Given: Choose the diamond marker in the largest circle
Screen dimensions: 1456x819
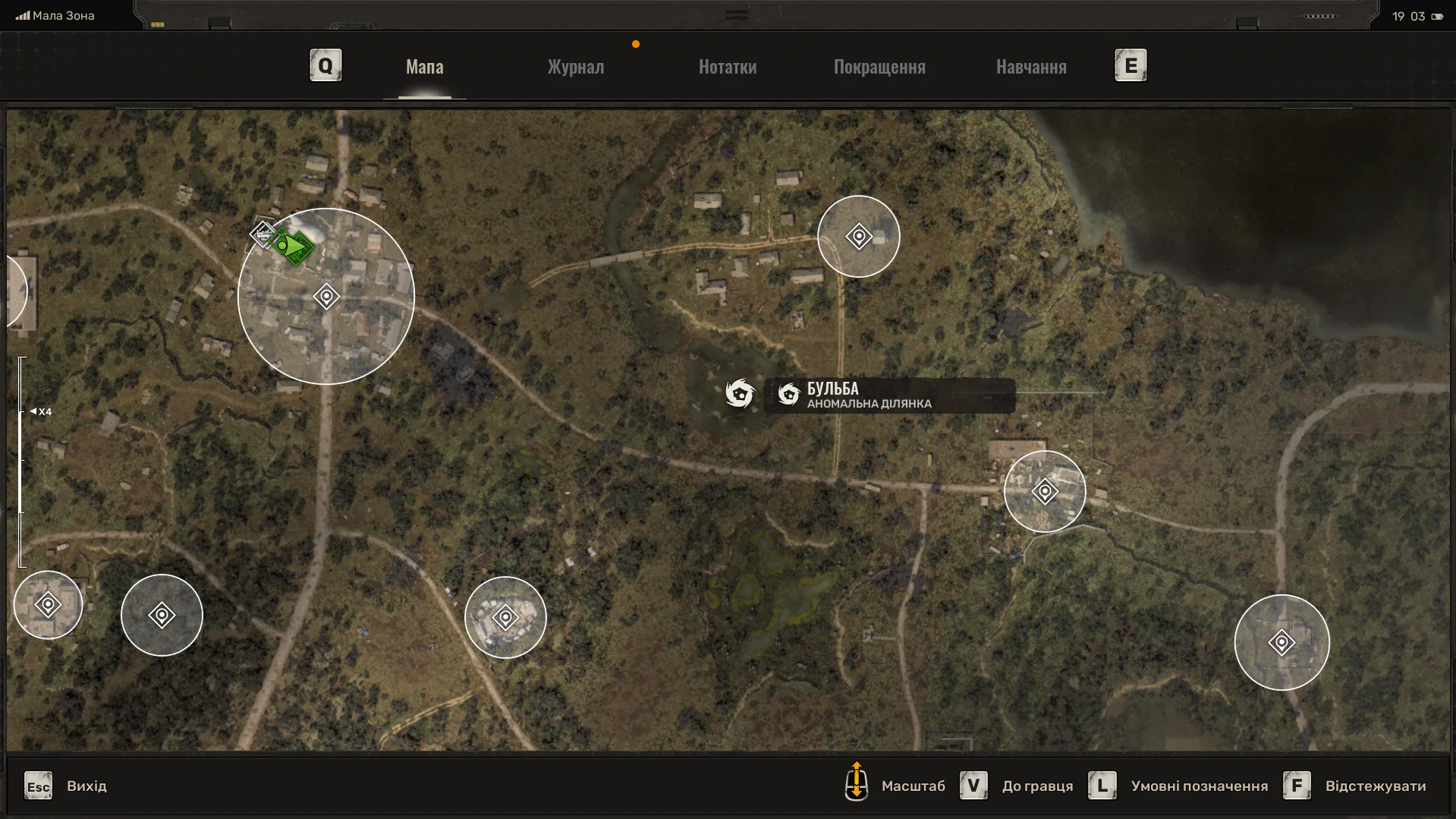Looking at the screenshot, I should click(326, 296).
